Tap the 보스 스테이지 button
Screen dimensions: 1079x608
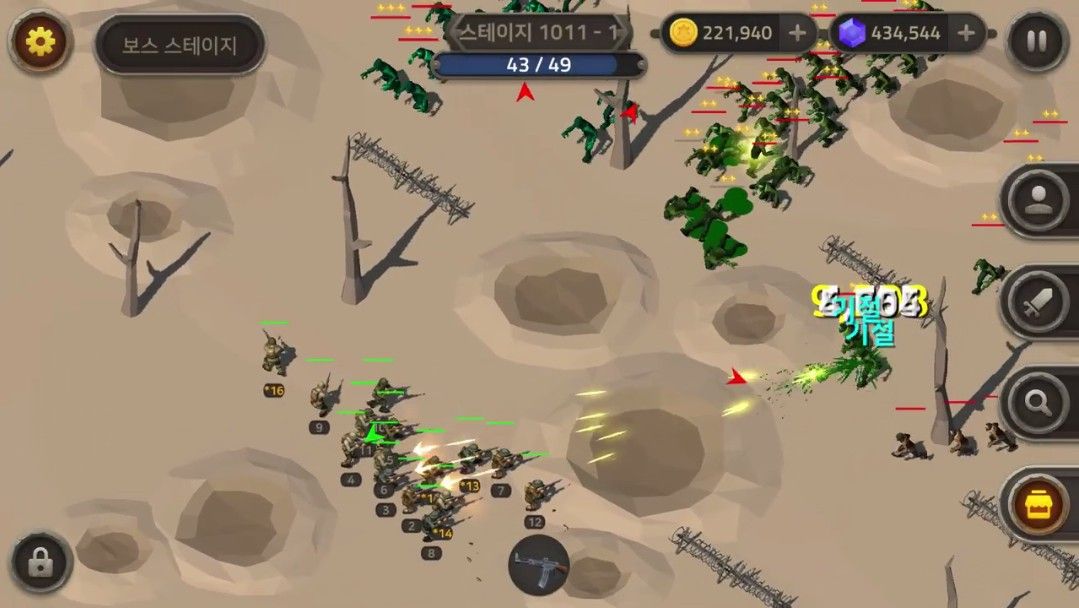(x=180, y=45)
